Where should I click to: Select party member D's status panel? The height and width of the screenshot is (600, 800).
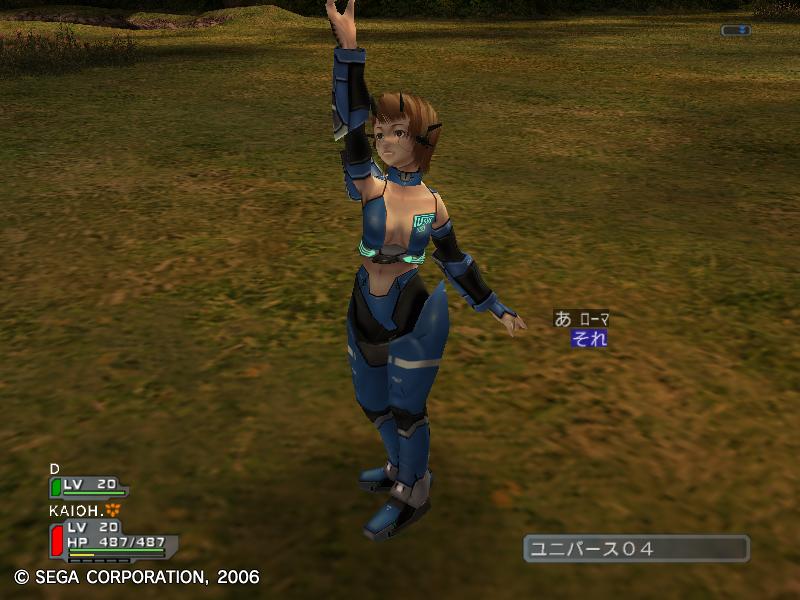coord(89,486)
